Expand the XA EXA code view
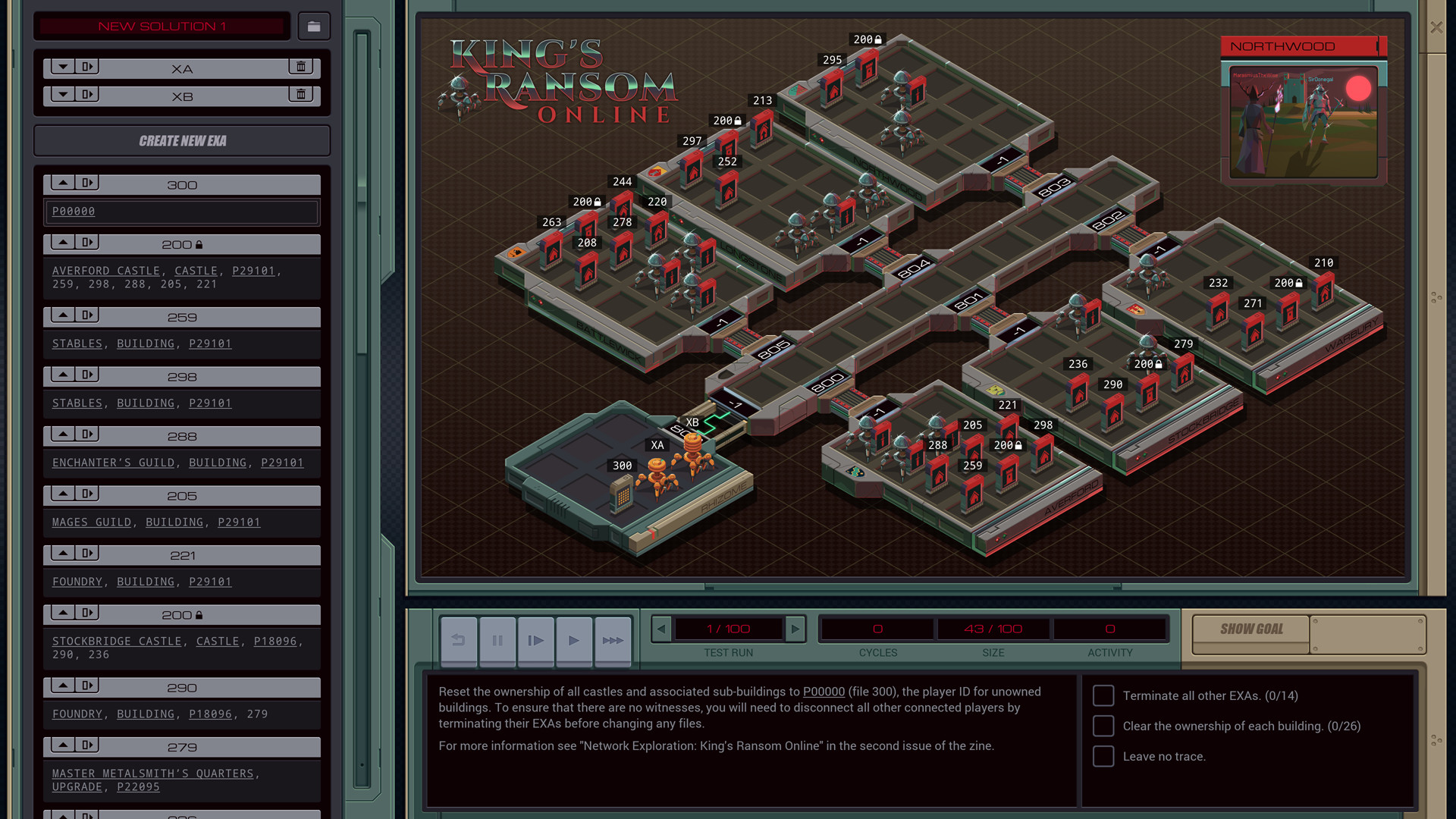The image size is (1456, 819). (64, 66)
